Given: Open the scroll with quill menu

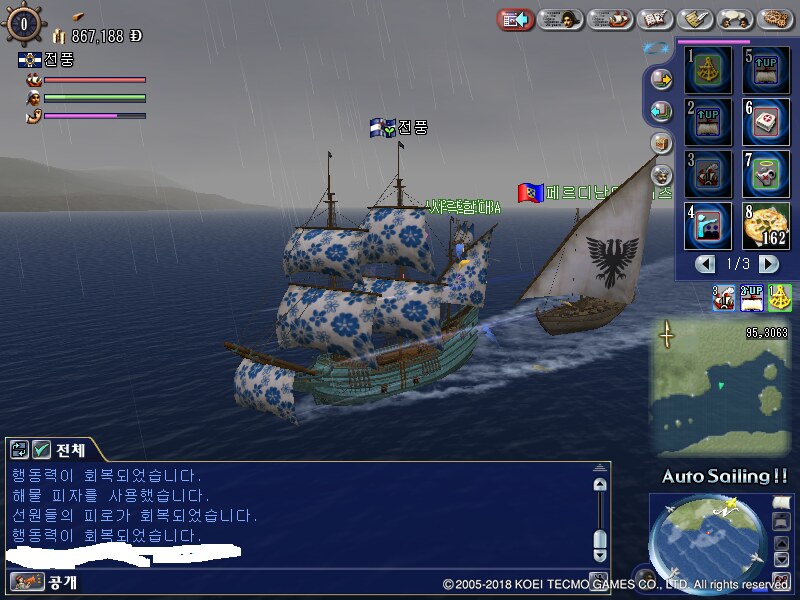Looking at the screenshot, I should pos(695,19).
